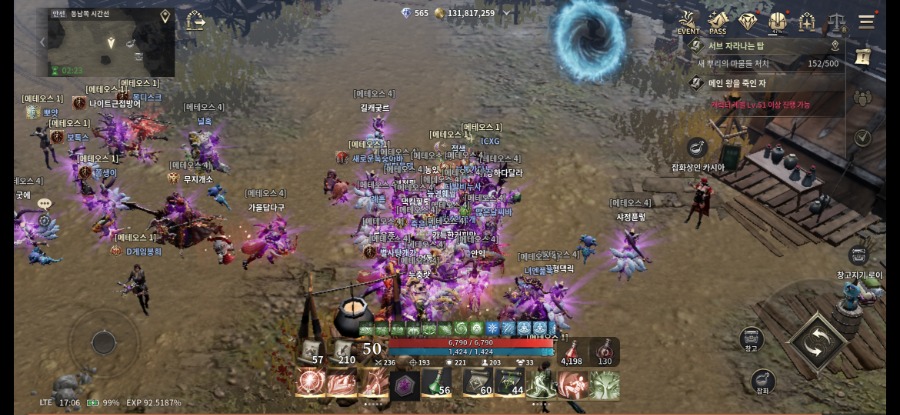This screenshot has height=415, width=900.
Task: Open the PASS menu
Action: 717,21
